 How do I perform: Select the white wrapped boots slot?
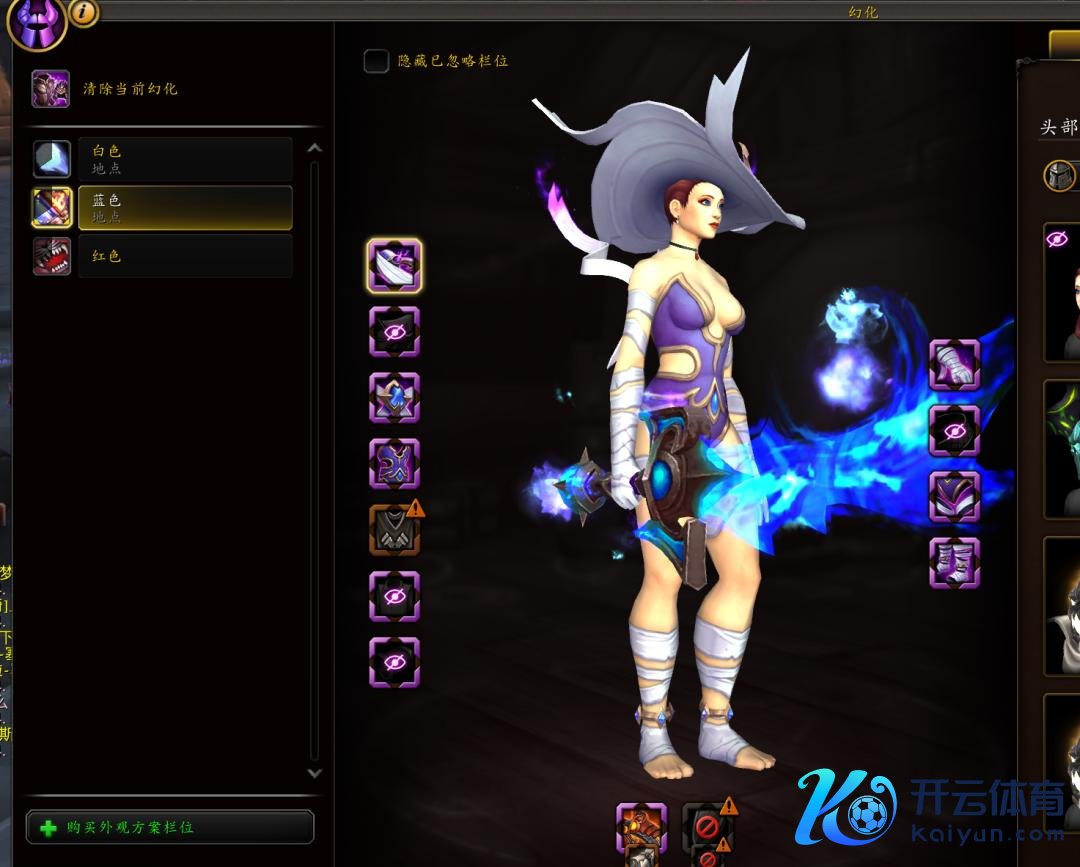pyautogui.click(x=954, y=563)
